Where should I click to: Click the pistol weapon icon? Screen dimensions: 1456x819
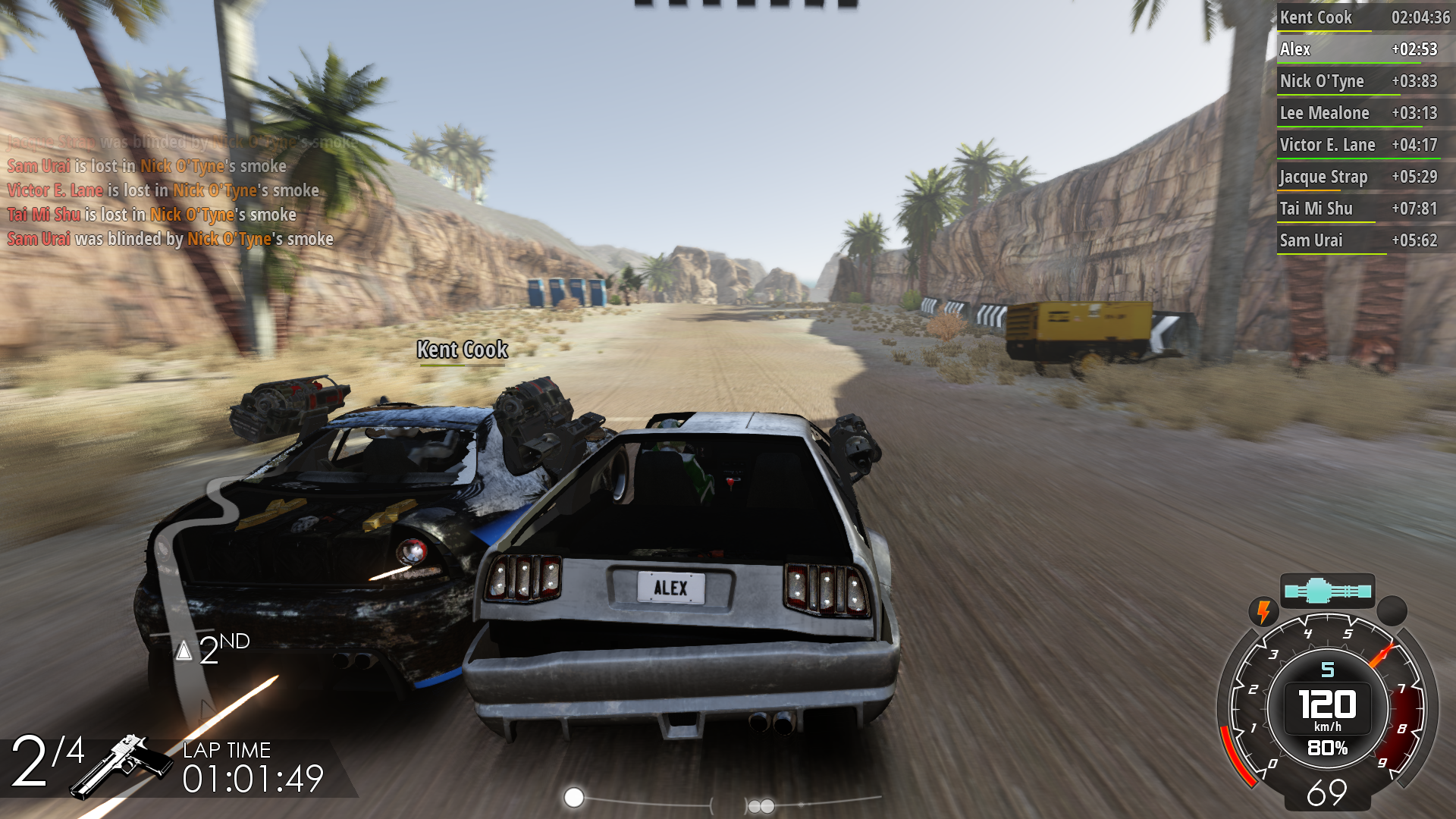123,764
